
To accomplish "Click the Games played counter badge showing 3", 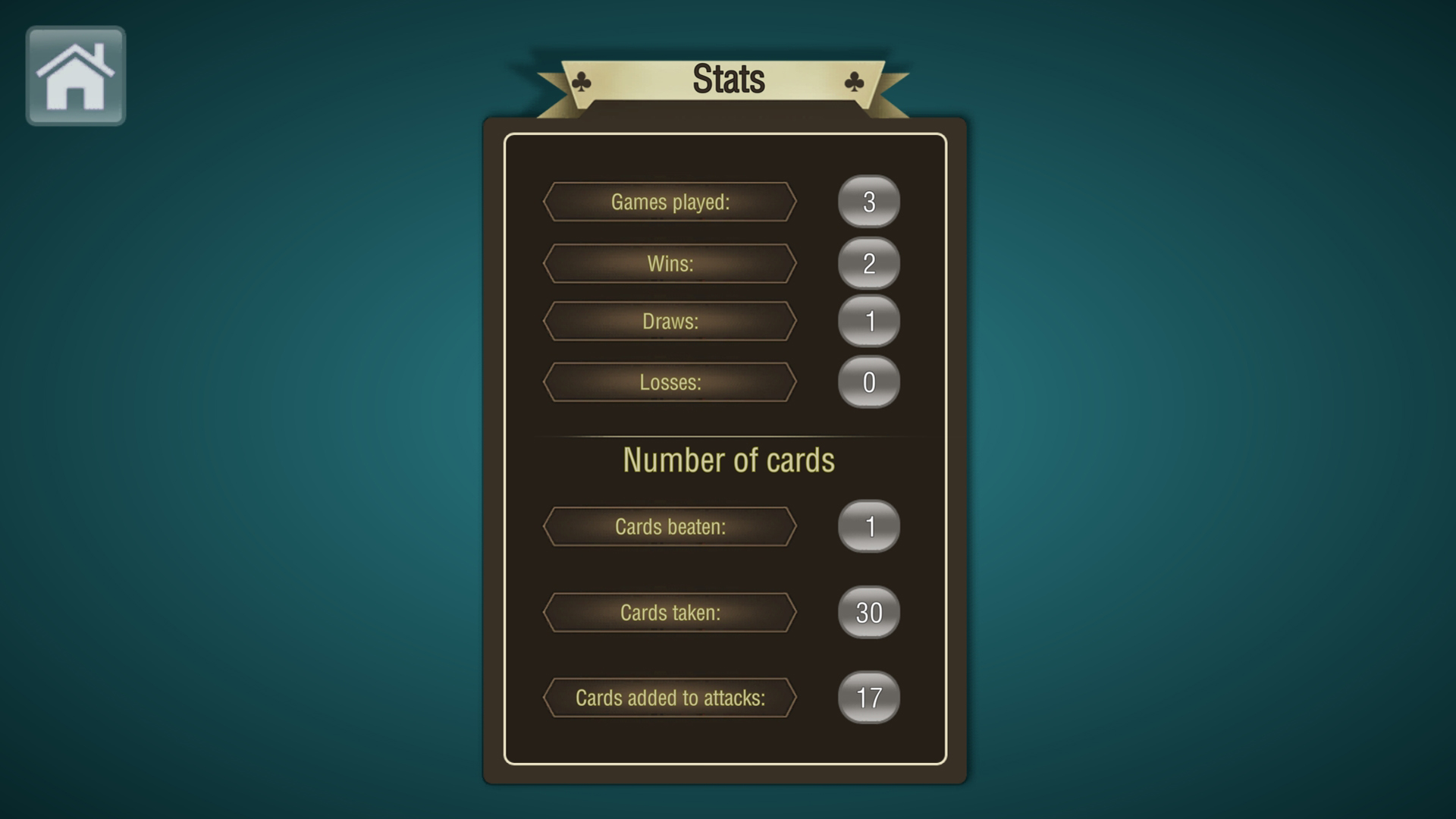I will pyautogui.click(x=869, y=202).
